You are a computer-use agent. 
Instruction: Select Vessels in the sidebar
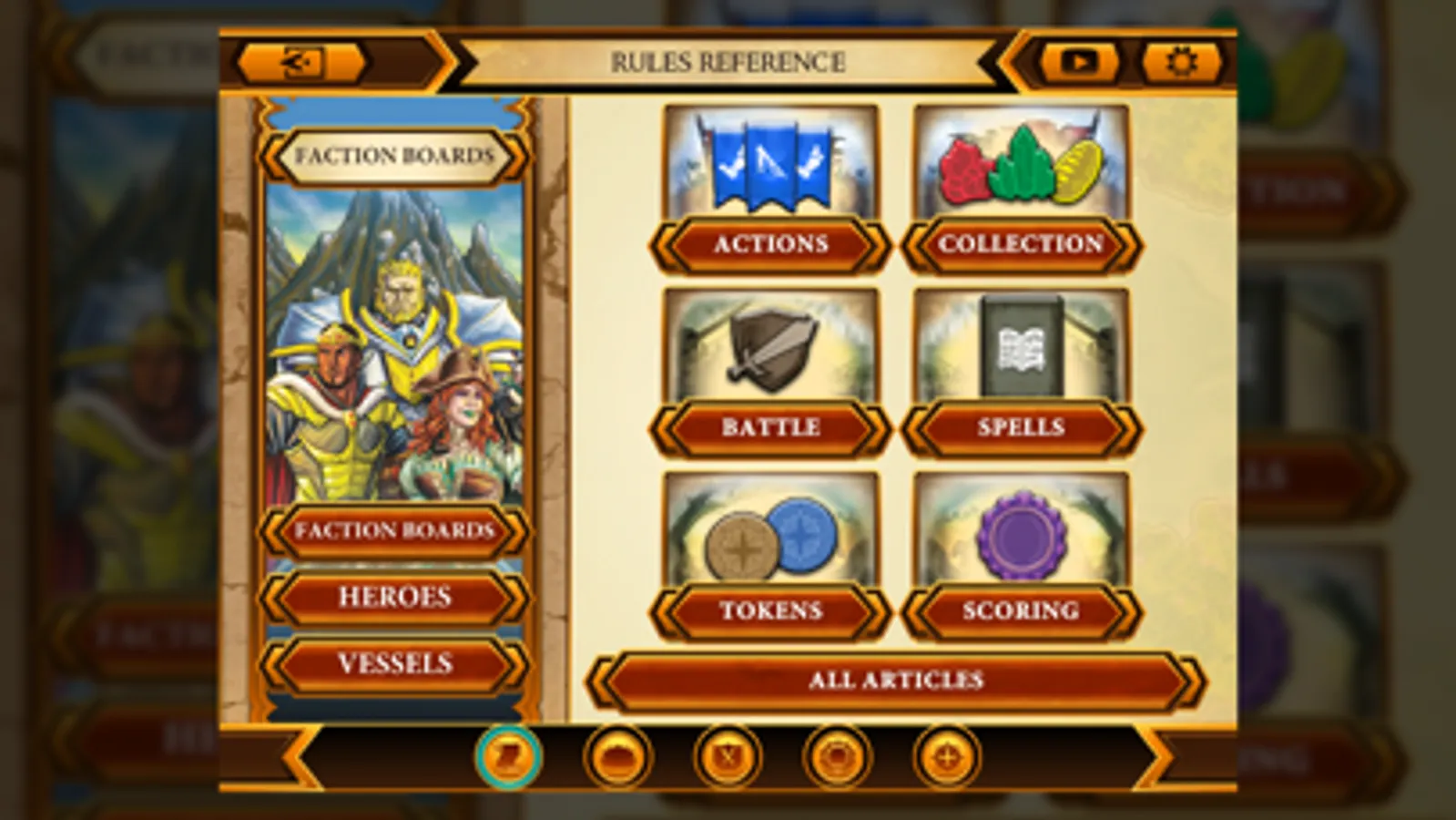pos(394,664)
